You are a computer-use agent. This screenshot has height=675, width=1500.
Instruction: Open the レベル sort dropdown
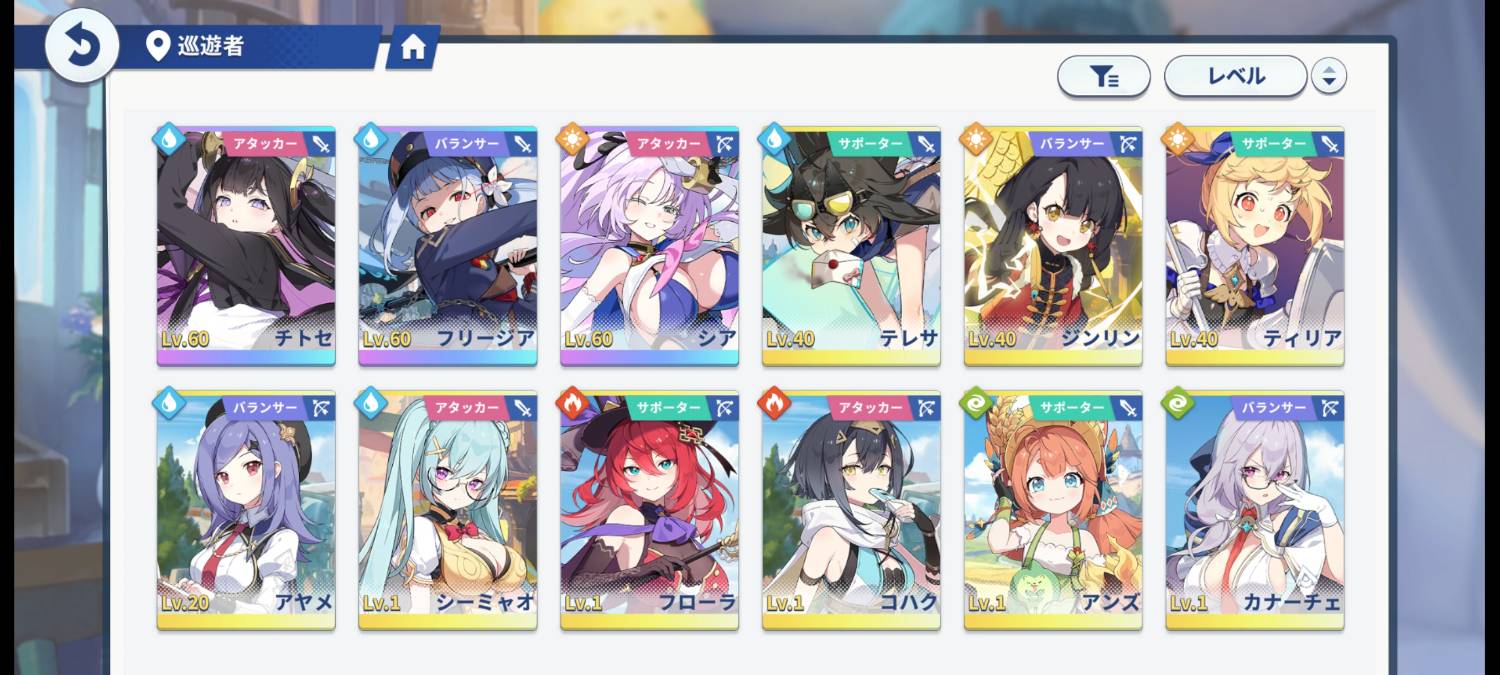1235,76
